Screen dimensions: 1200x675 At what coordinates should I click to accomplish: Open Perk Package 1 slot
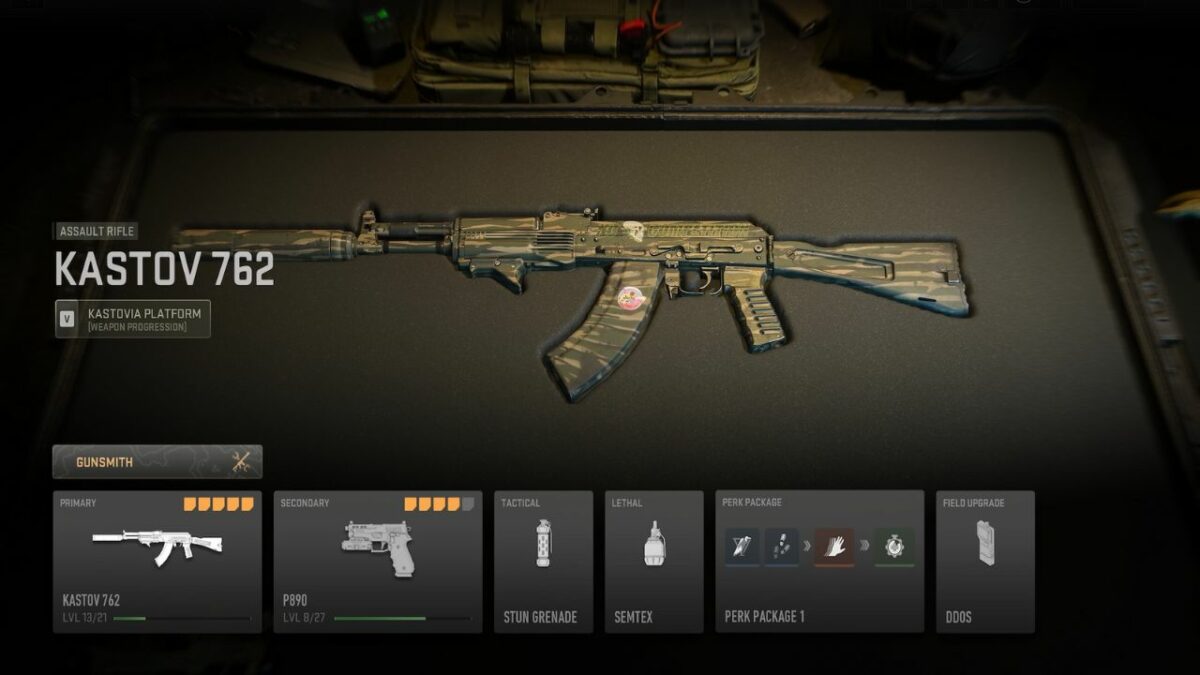[819, 561]
